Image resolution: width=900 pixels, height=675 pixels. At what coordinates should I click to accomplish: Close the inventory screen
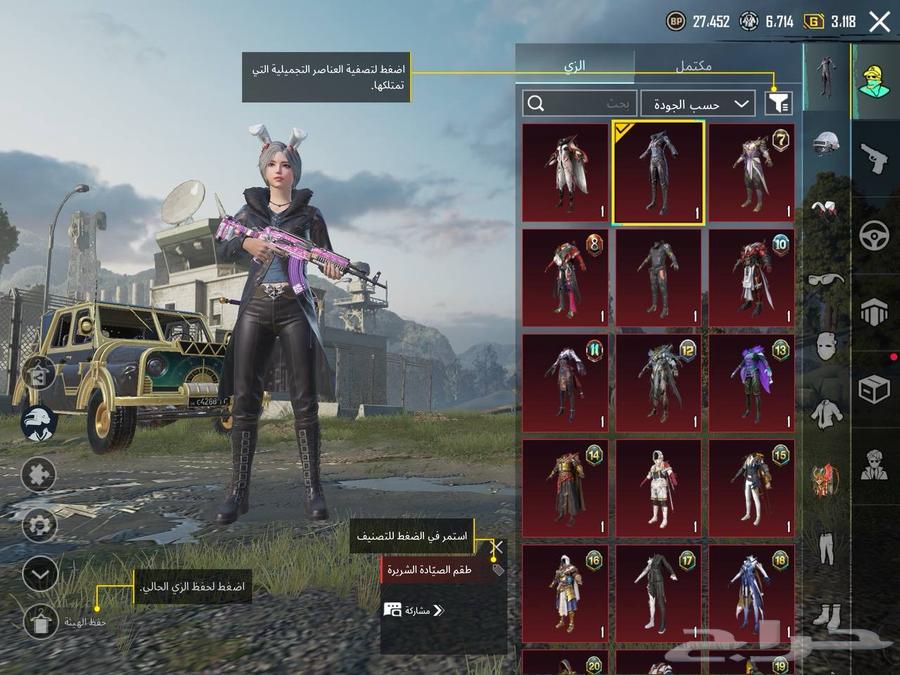tap(879, 22)
